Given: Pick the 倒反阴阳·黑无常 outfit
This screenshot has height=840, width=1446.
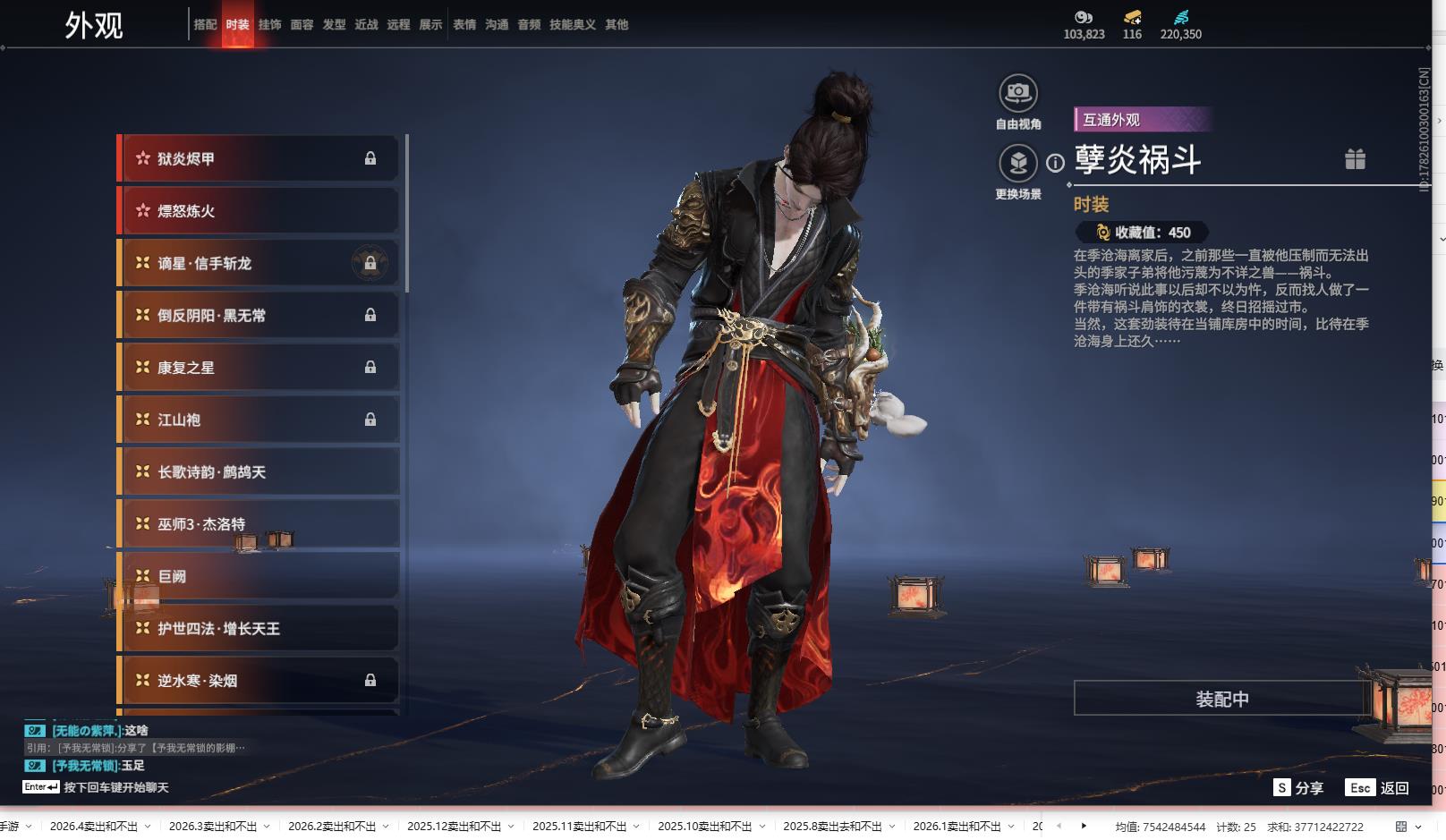Looking at the screenshot, I should 259,316.
